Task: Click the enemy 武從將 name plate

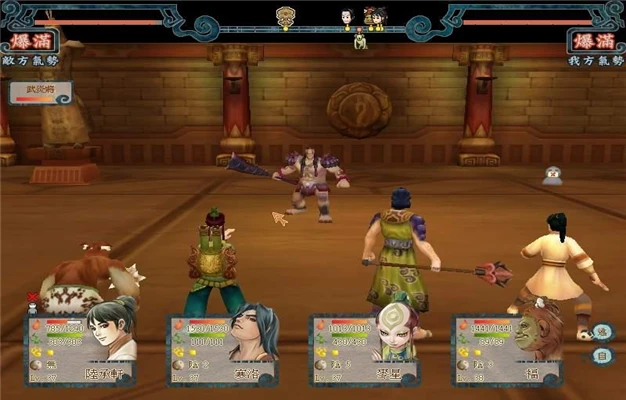Action: point(41,91)
